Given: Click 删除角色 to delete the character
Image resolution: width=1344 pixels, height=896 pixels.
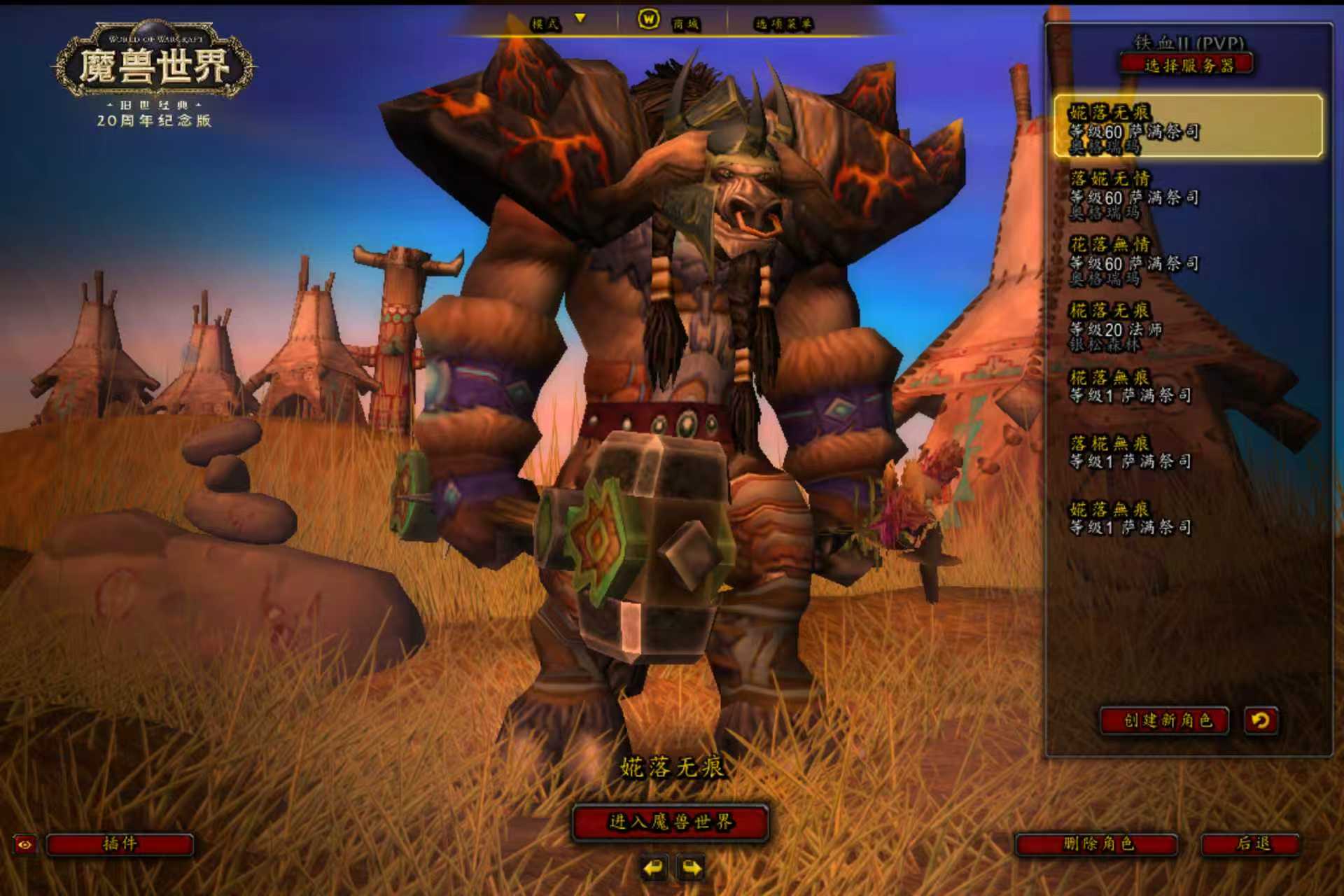Looking at the screenshot, I should tap(1097, 844).
